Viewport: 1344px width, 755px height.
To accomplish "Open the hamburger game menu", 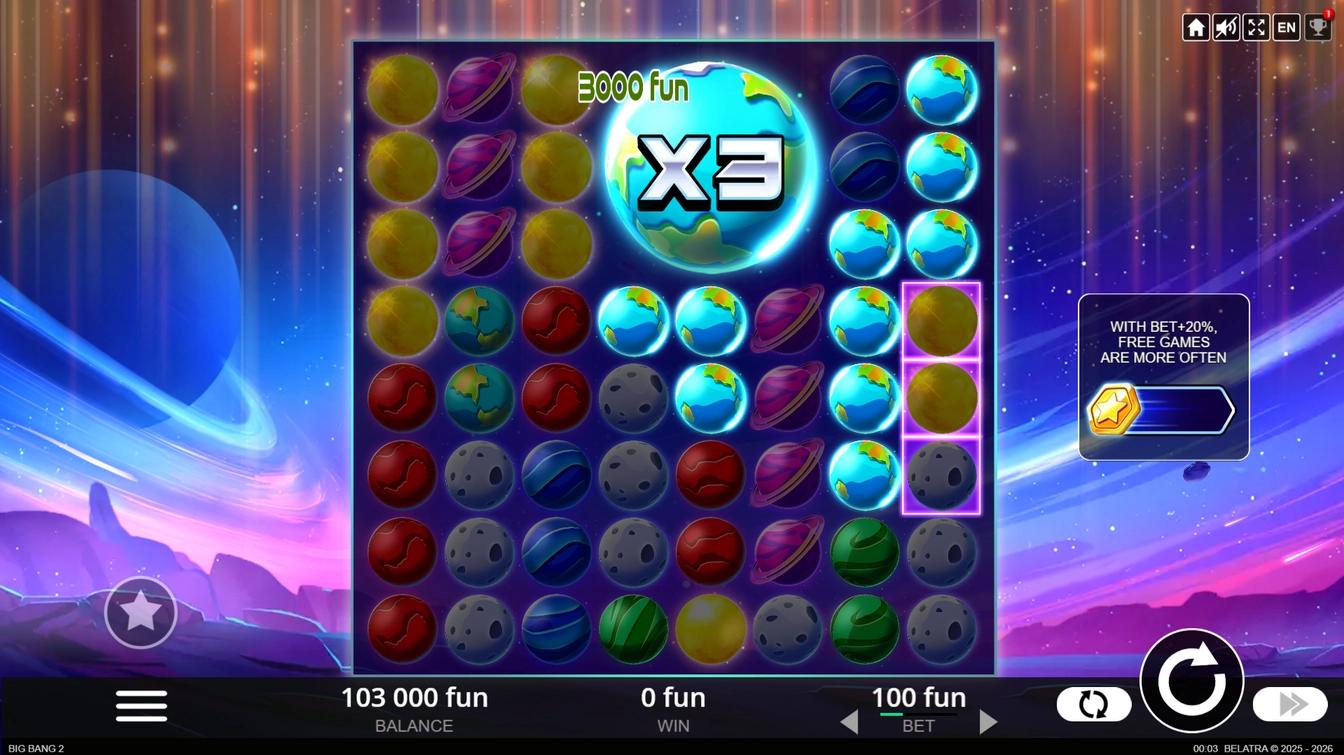I will click(x=140, y=704).
